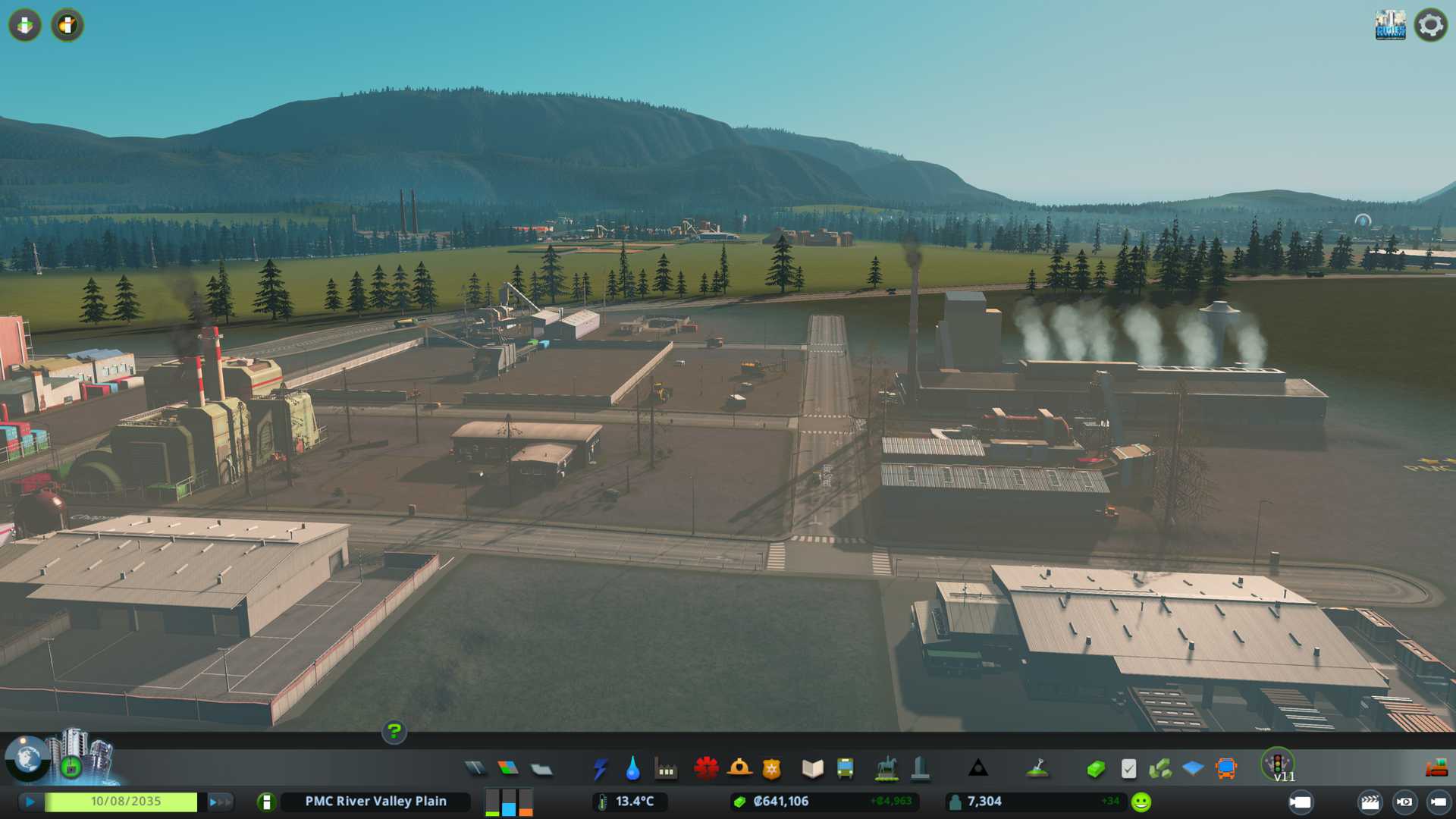Open the roads building menu

(475, 769)
